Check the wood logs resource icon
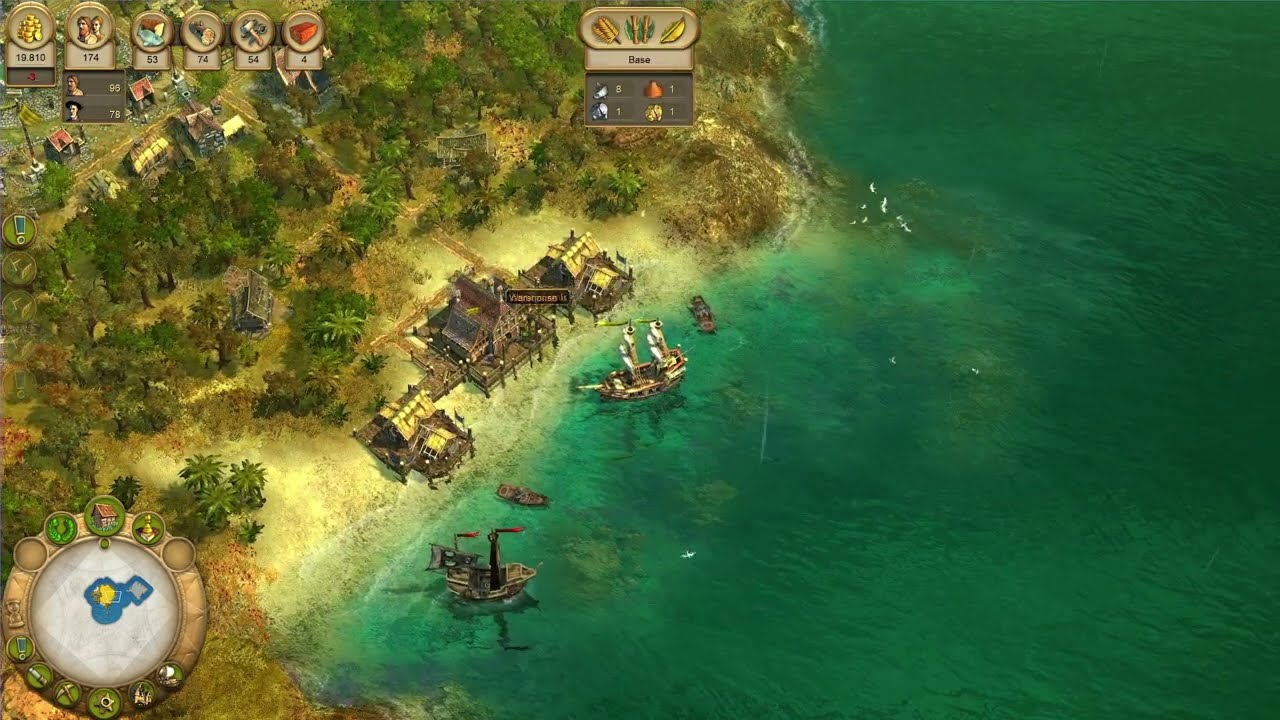Screen dimensions: 1280x720 [x=202, y=31]
